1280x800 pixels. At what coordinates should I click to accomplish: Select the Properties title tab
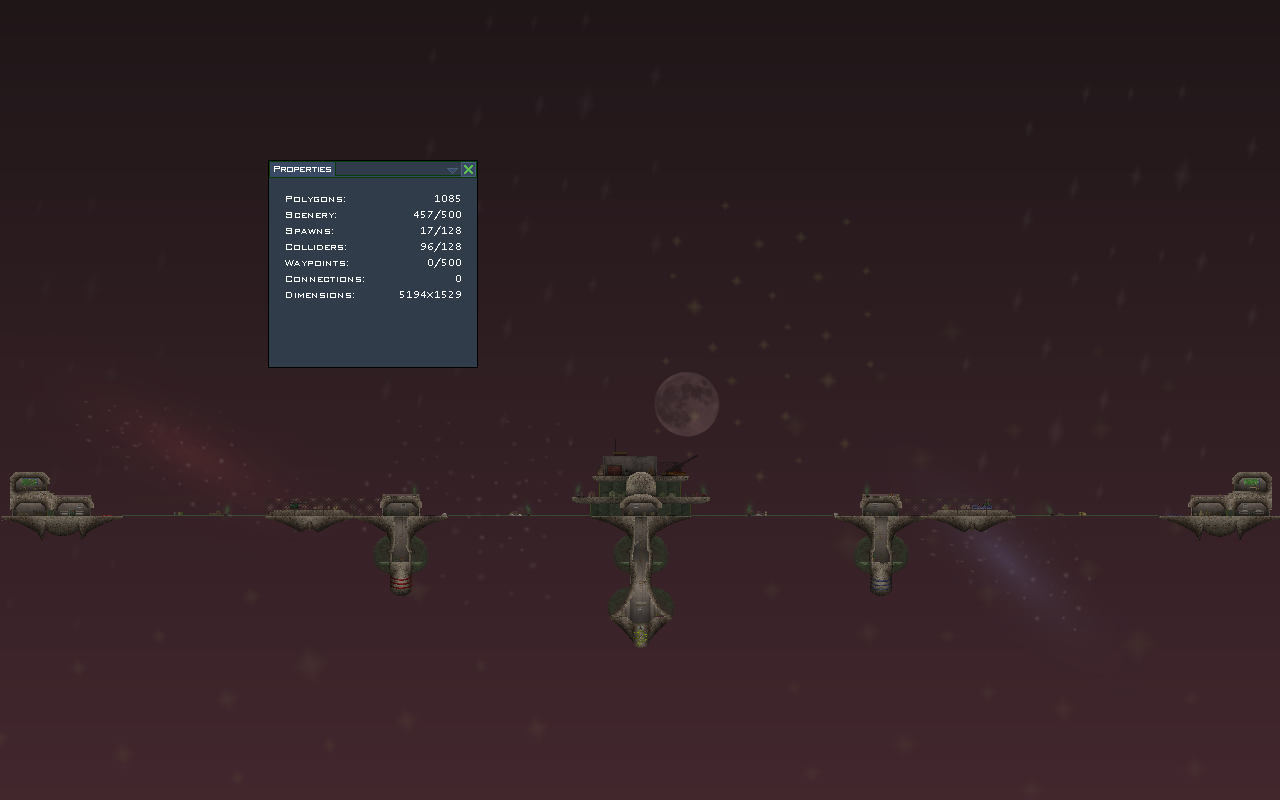(302, 169)
